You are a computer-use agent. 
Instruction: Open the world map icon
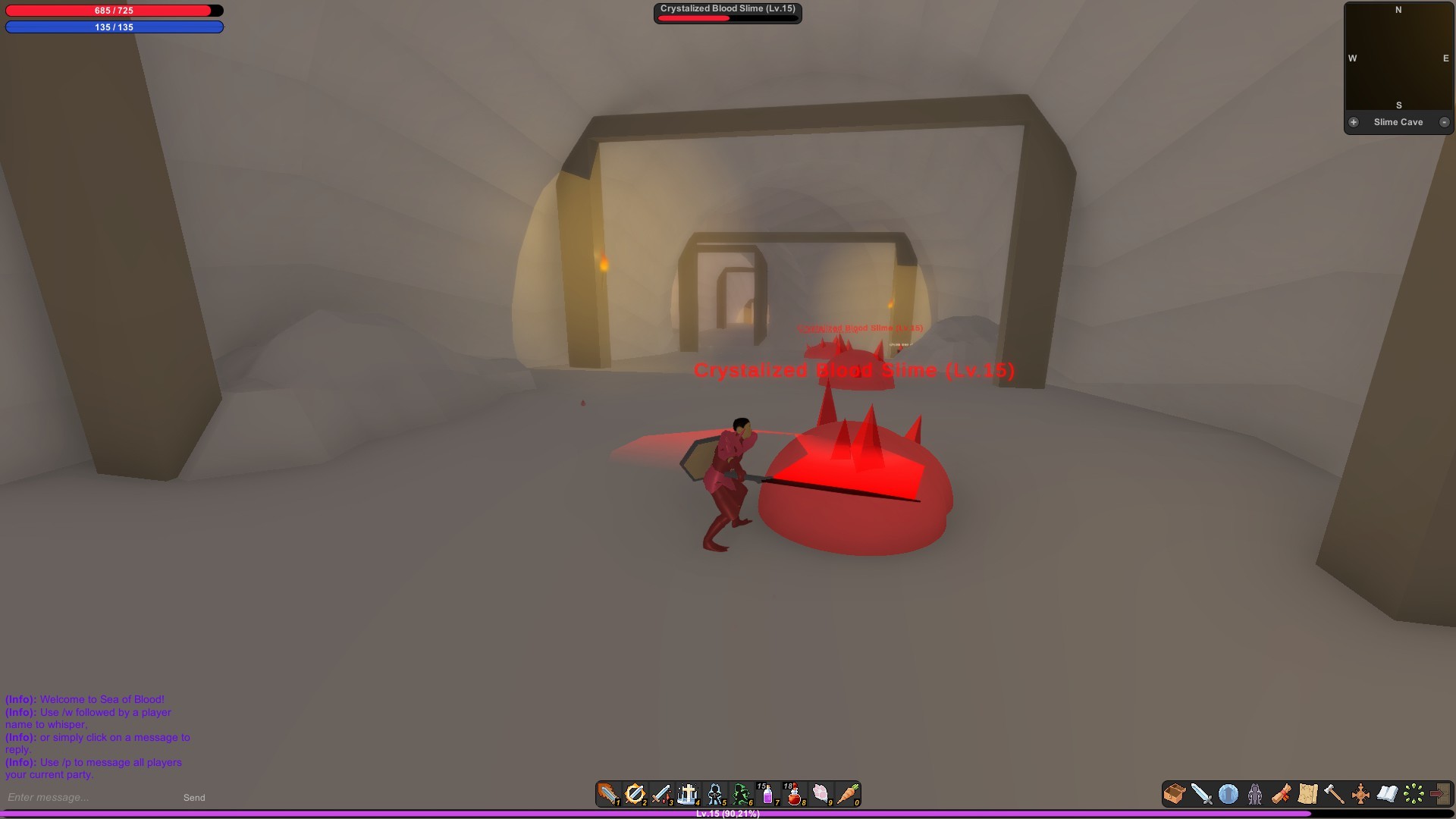click(1308, 794)
